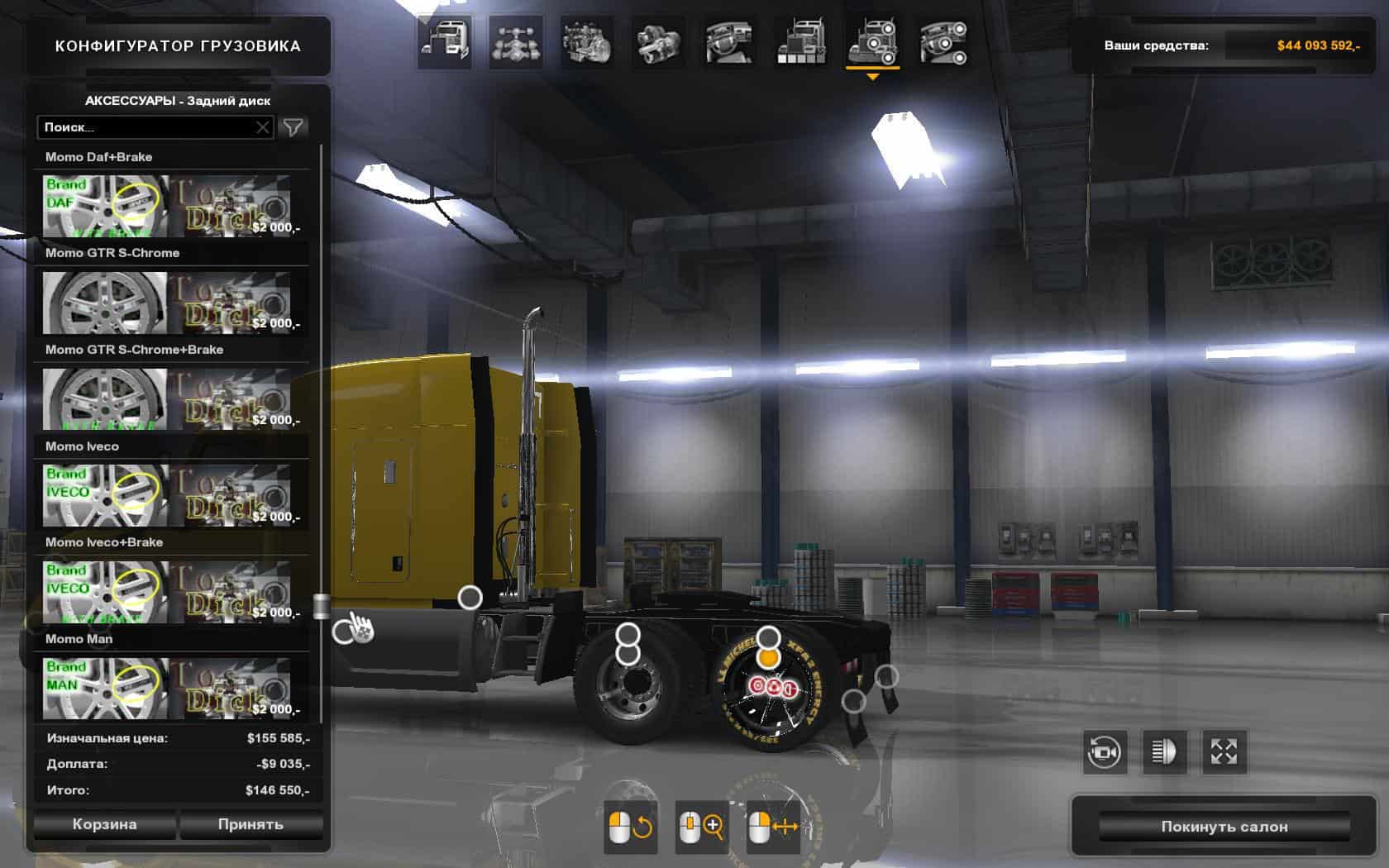Toggle the fullscreen view button

point(1224,751)
